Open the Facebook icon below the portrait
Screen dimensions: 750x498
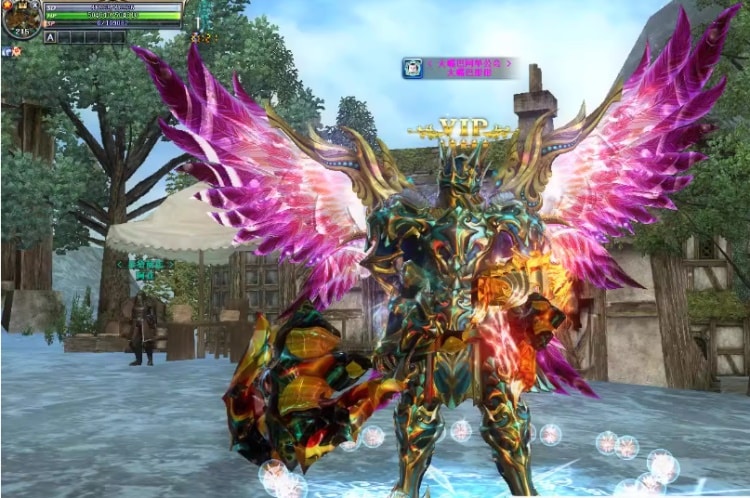(x=6, y=51)
